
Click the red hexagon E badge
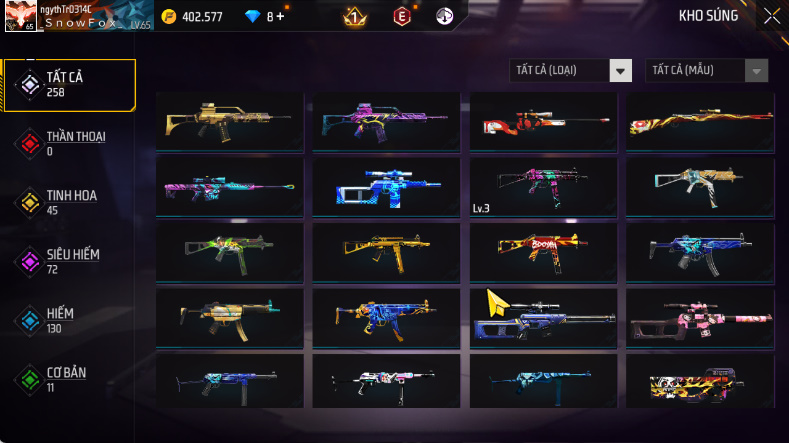coord(401,16)
